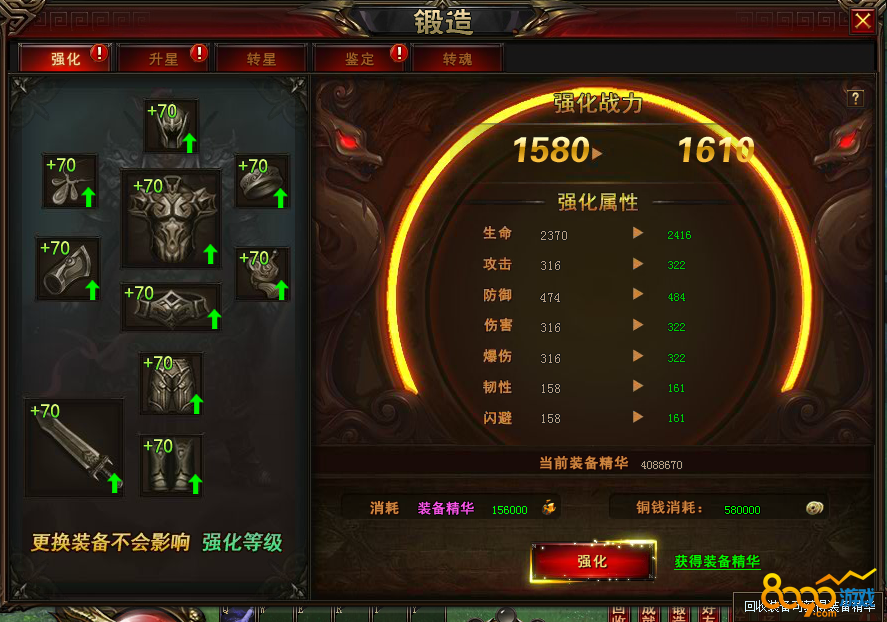Open the 升星 tab
The width and height of the screenshot is (887, 622).
(163, 59)
